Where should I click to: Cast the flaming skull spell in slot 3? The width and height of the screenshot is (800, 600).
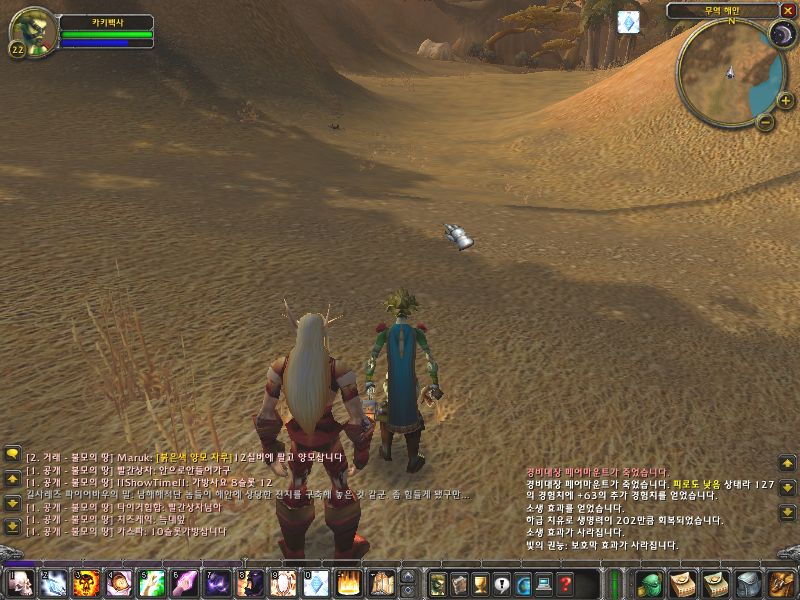click(86, 582)
